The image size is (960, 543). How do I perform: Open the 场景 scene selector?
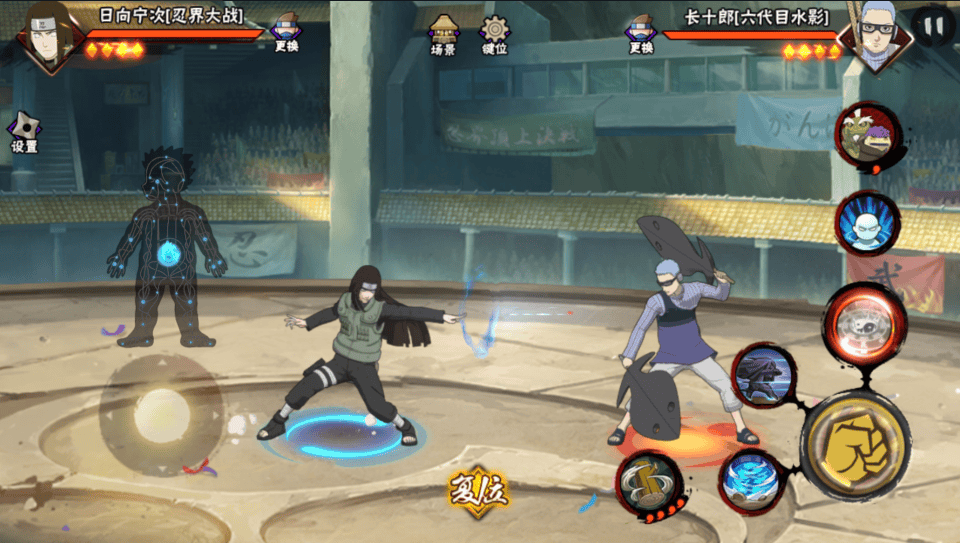(443, 34)
